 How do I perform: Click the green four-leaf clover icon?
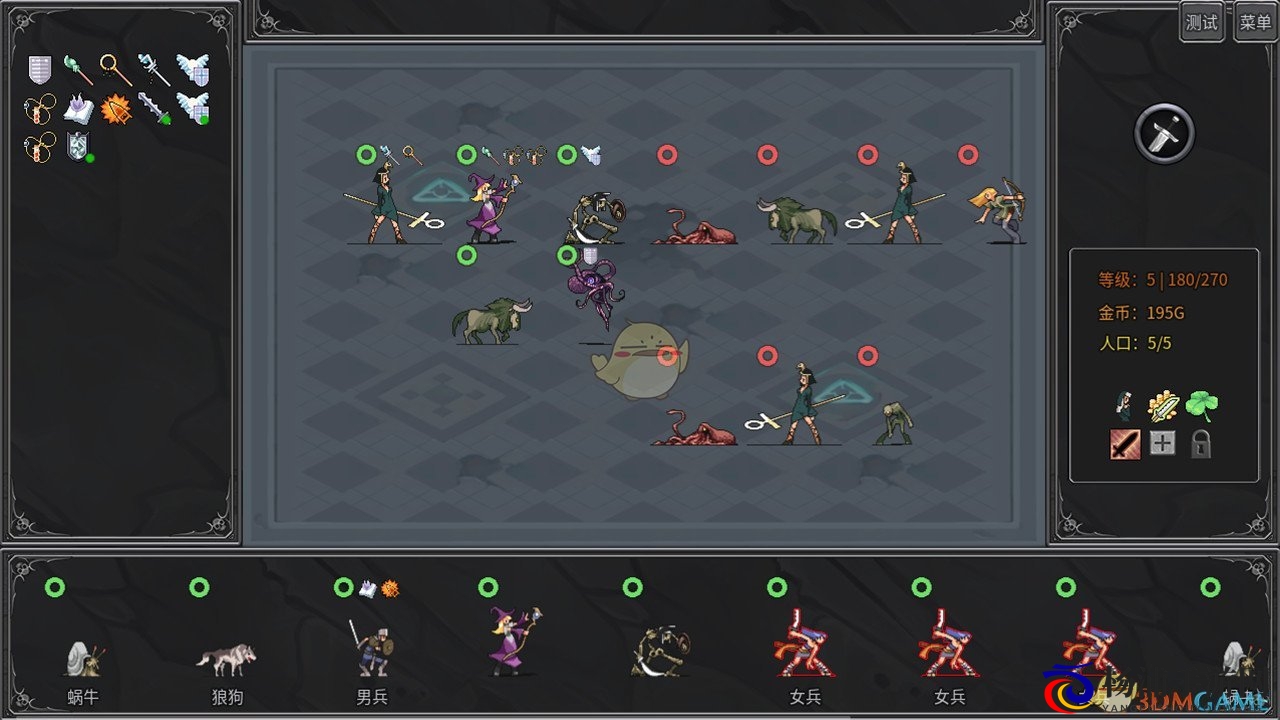tap(1201, 405)
